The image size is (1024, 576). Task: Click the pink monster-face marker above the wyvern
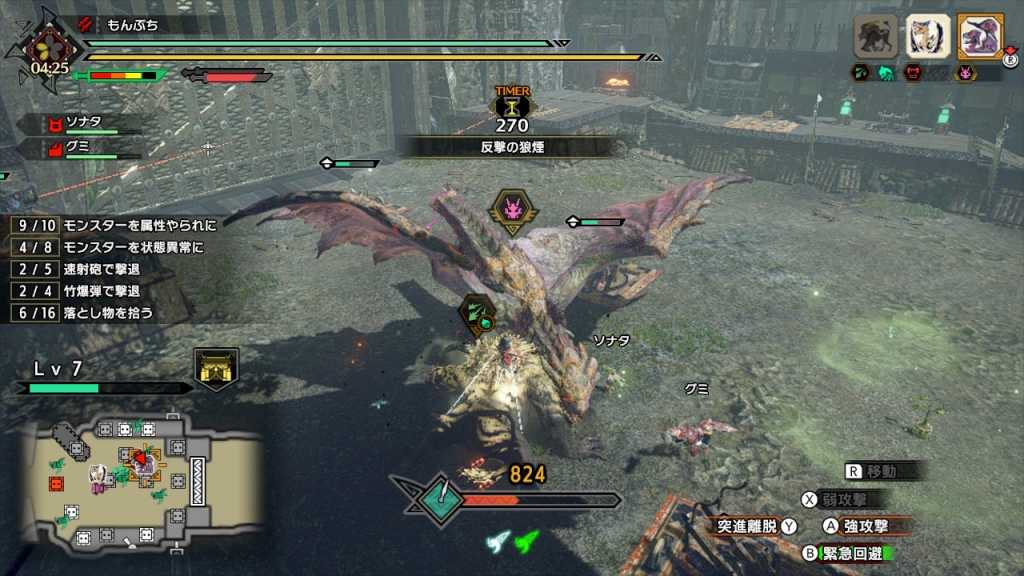511,211
